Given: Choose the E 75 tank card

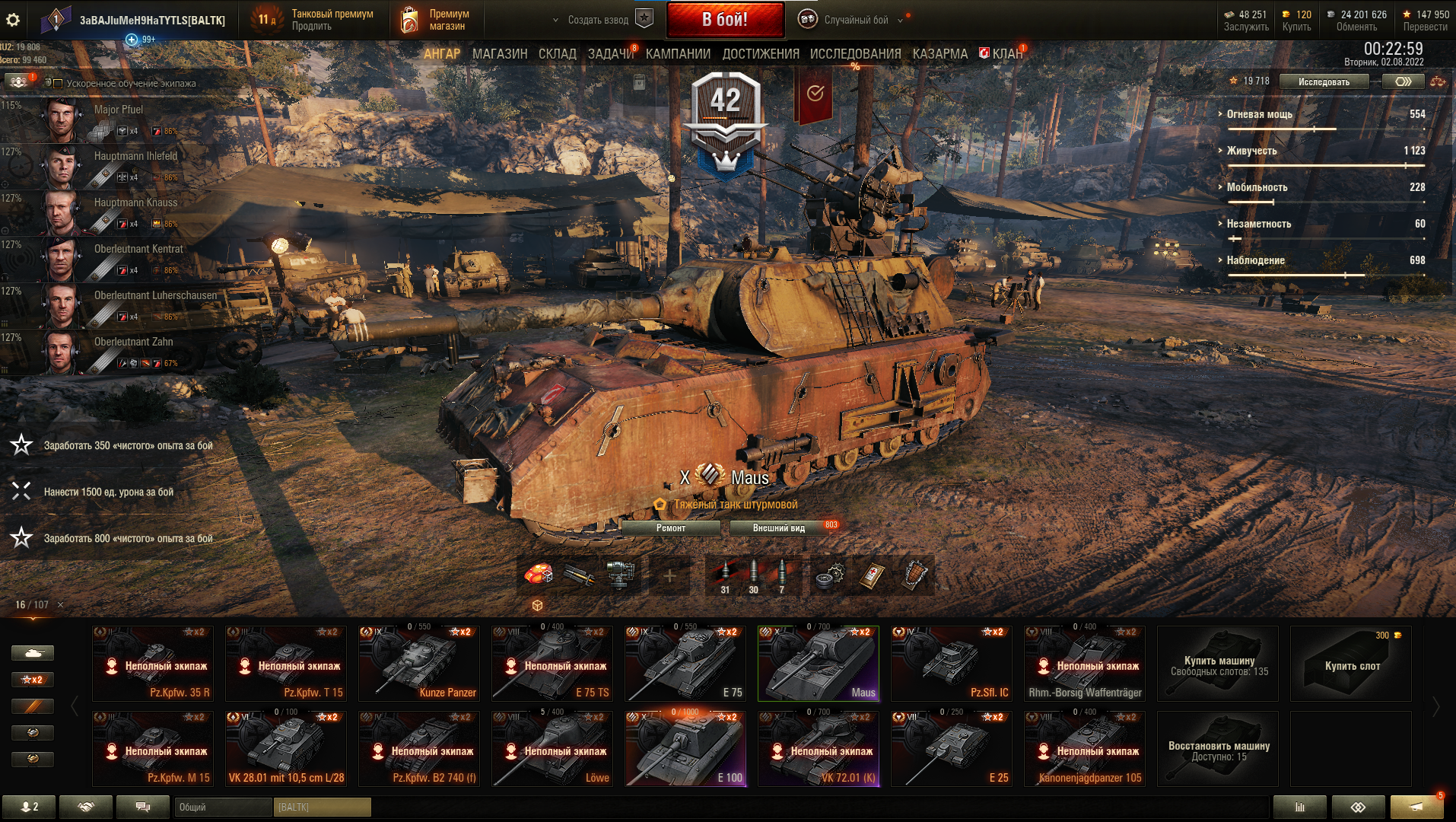Looking at the screenshot, I should (x=685, y=663).
